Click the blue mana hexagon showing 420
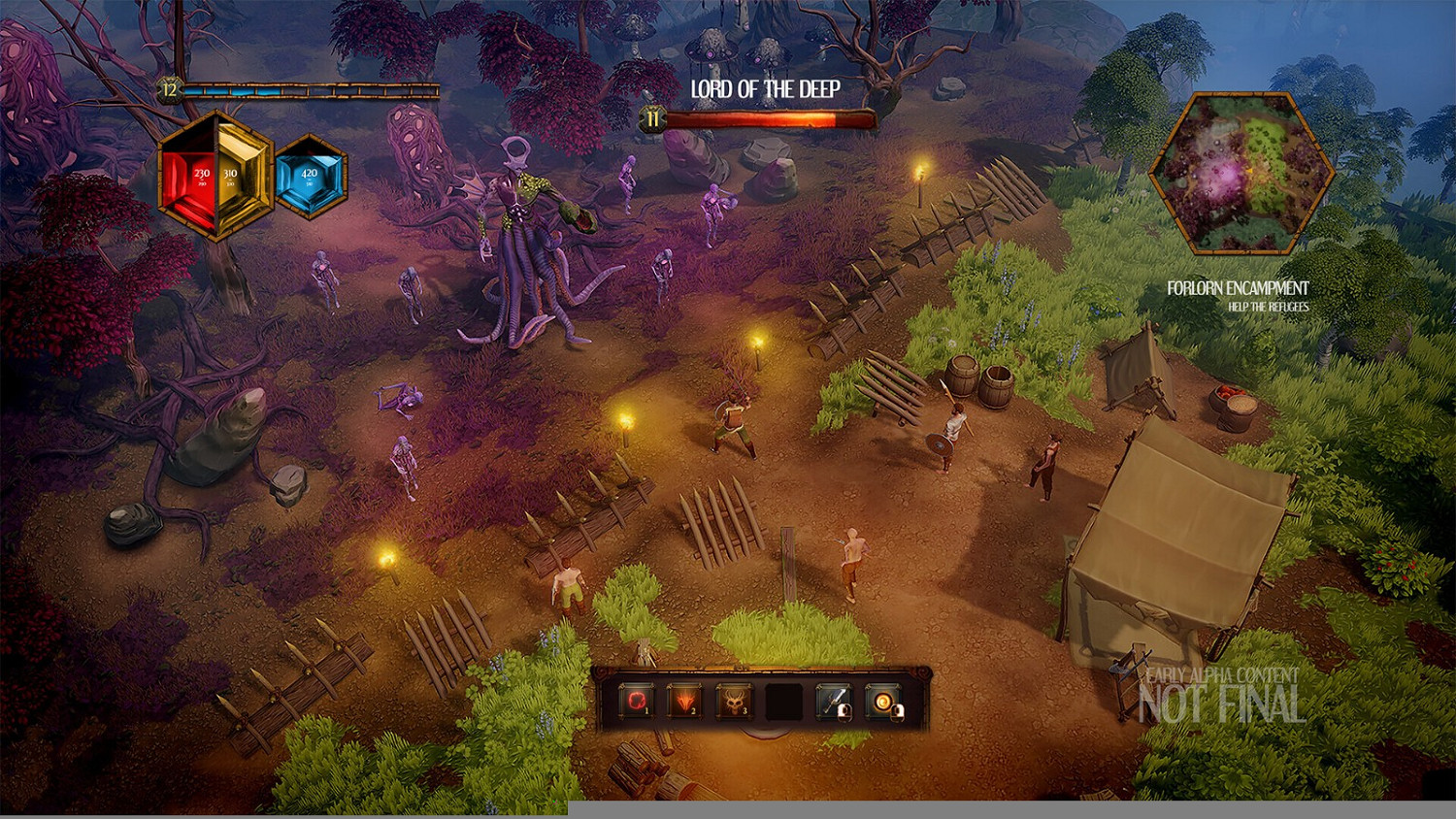Viewport: 1456px width, 819px height. point(309,179)
